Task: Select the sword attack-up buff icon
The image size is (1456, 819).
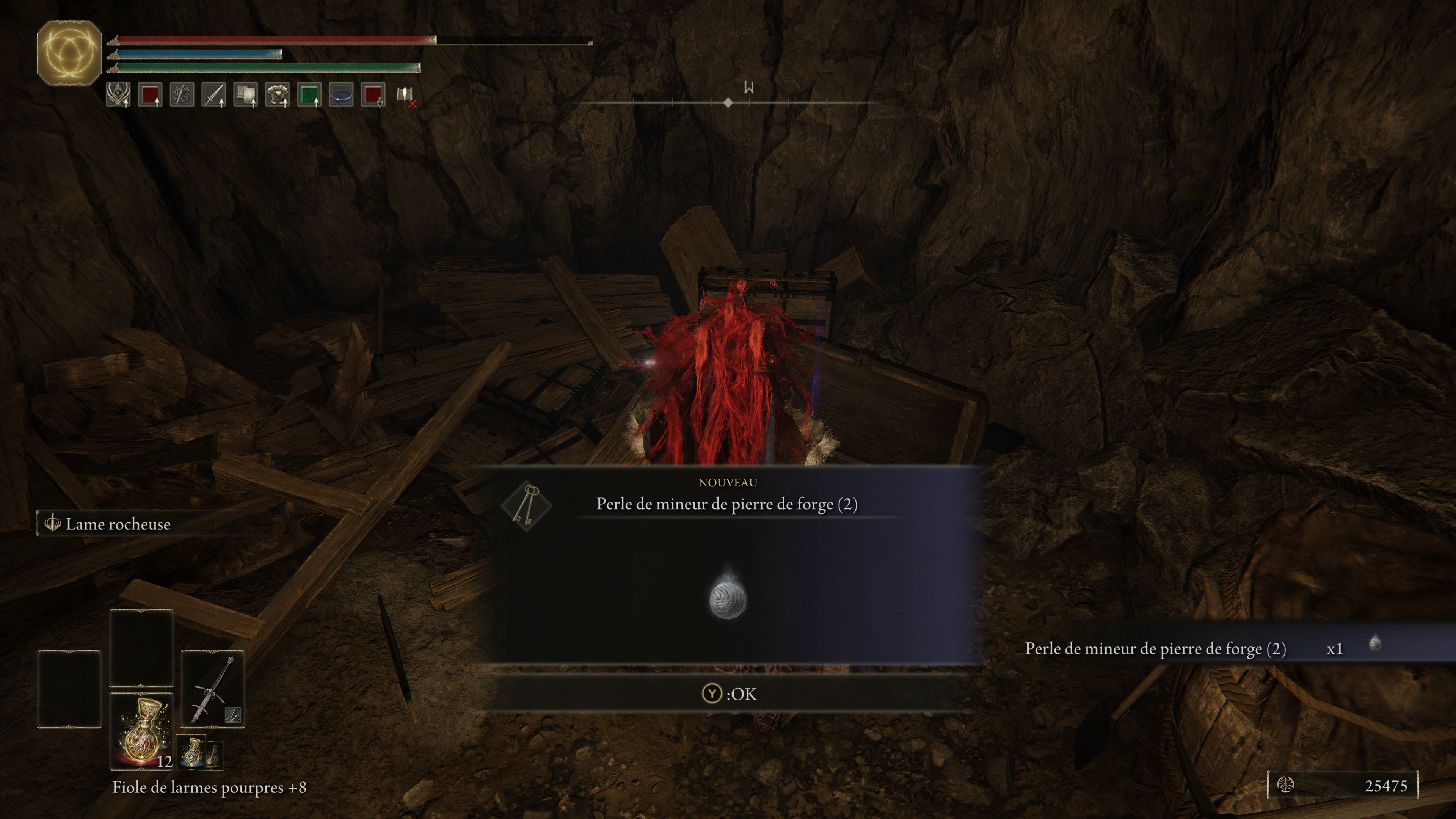Action: [x=213, y=96]
